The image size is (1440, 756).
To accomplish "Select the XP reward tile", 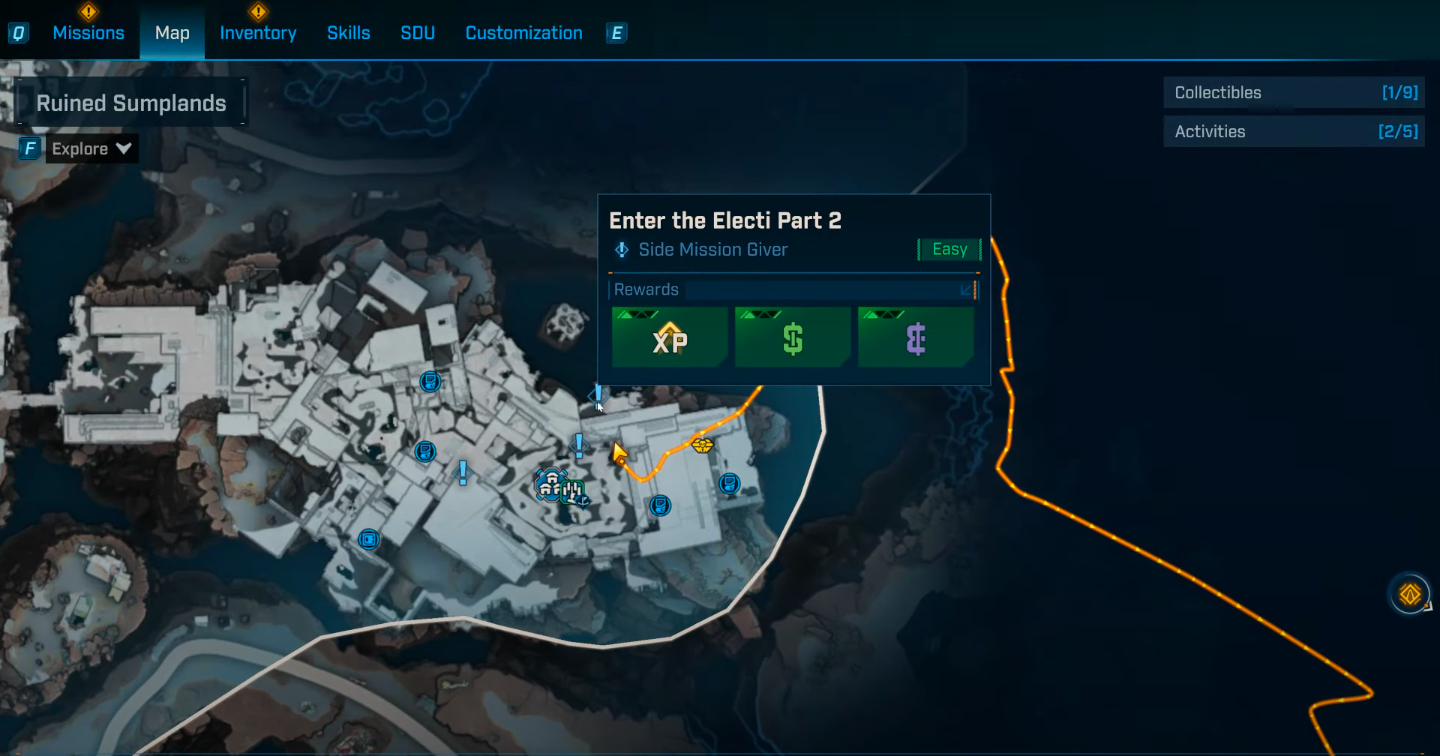I will pyautogui.click(x=670, y=337).
